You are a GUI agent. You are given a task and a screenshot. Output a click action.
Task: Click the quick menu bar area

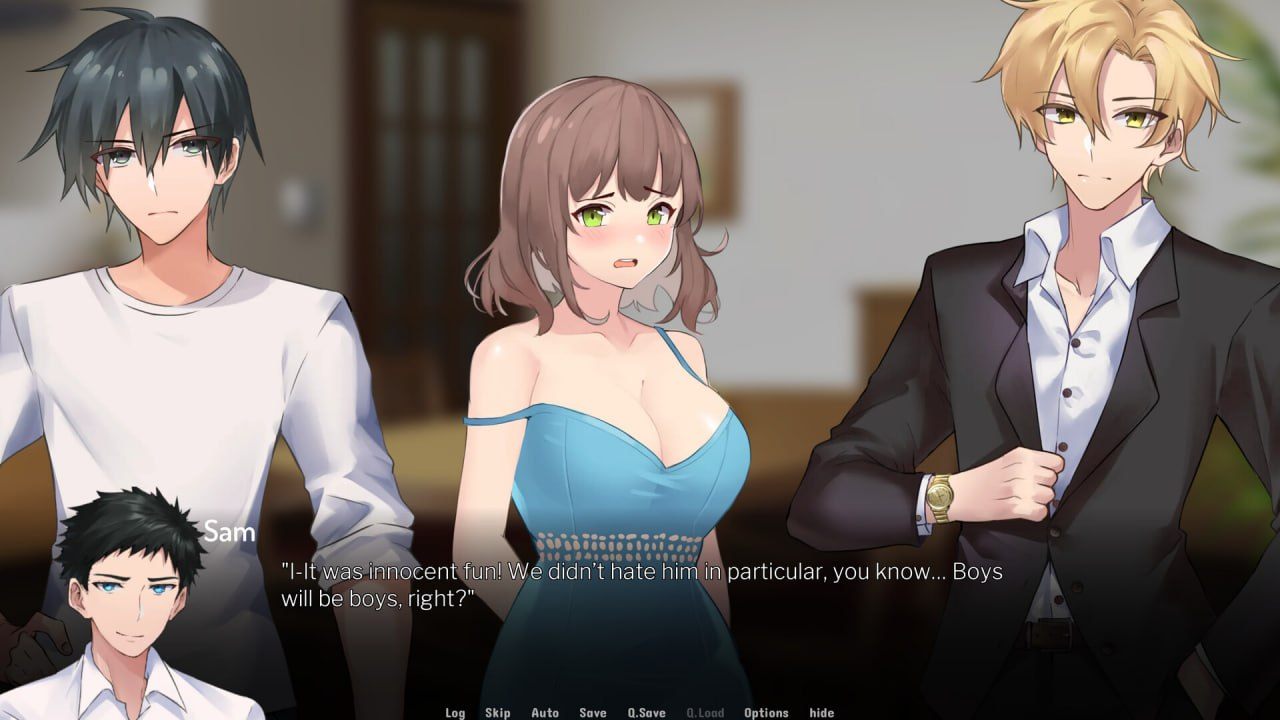[640, 712]
